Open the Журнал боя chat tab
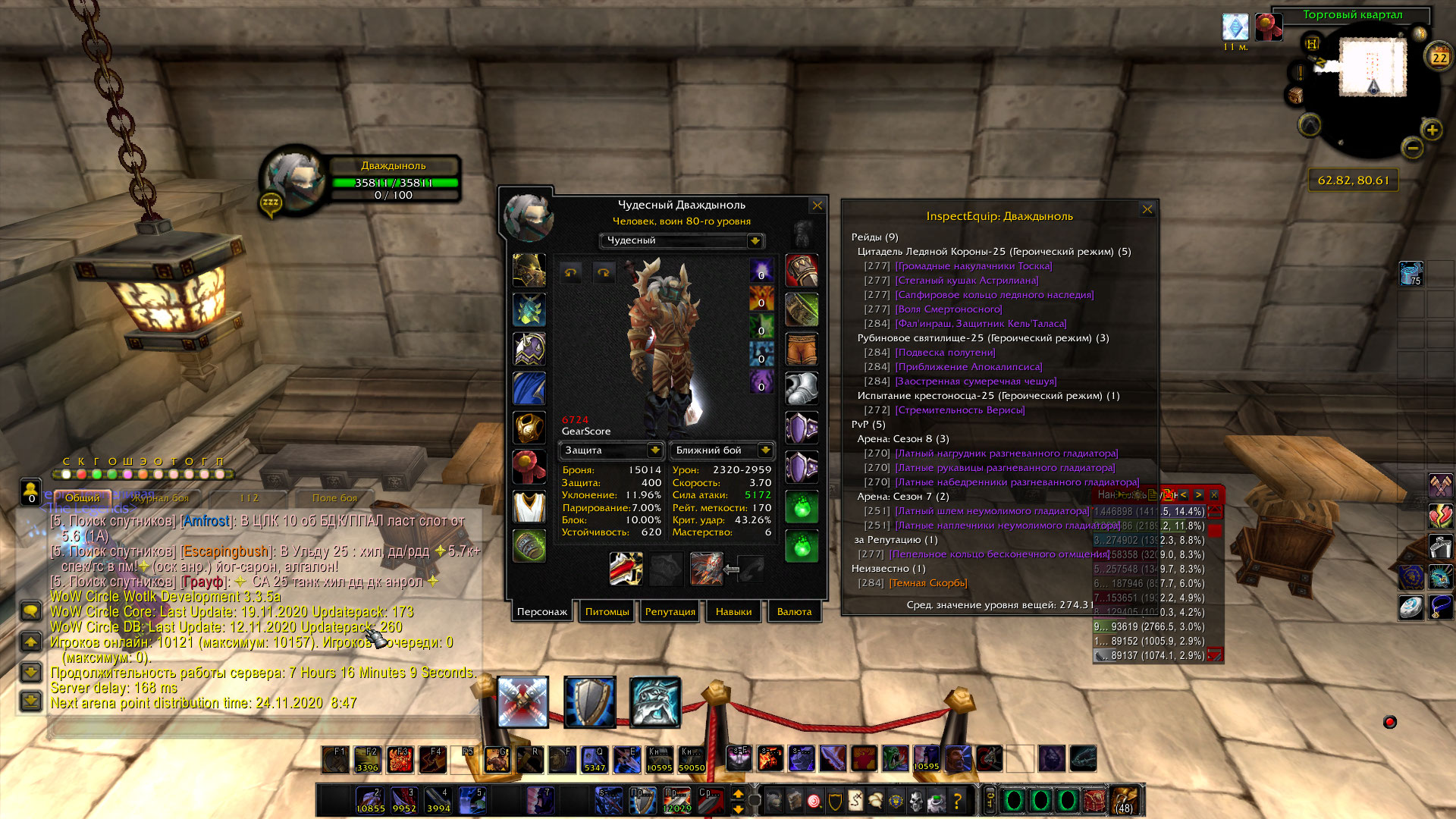 [160, 498]
